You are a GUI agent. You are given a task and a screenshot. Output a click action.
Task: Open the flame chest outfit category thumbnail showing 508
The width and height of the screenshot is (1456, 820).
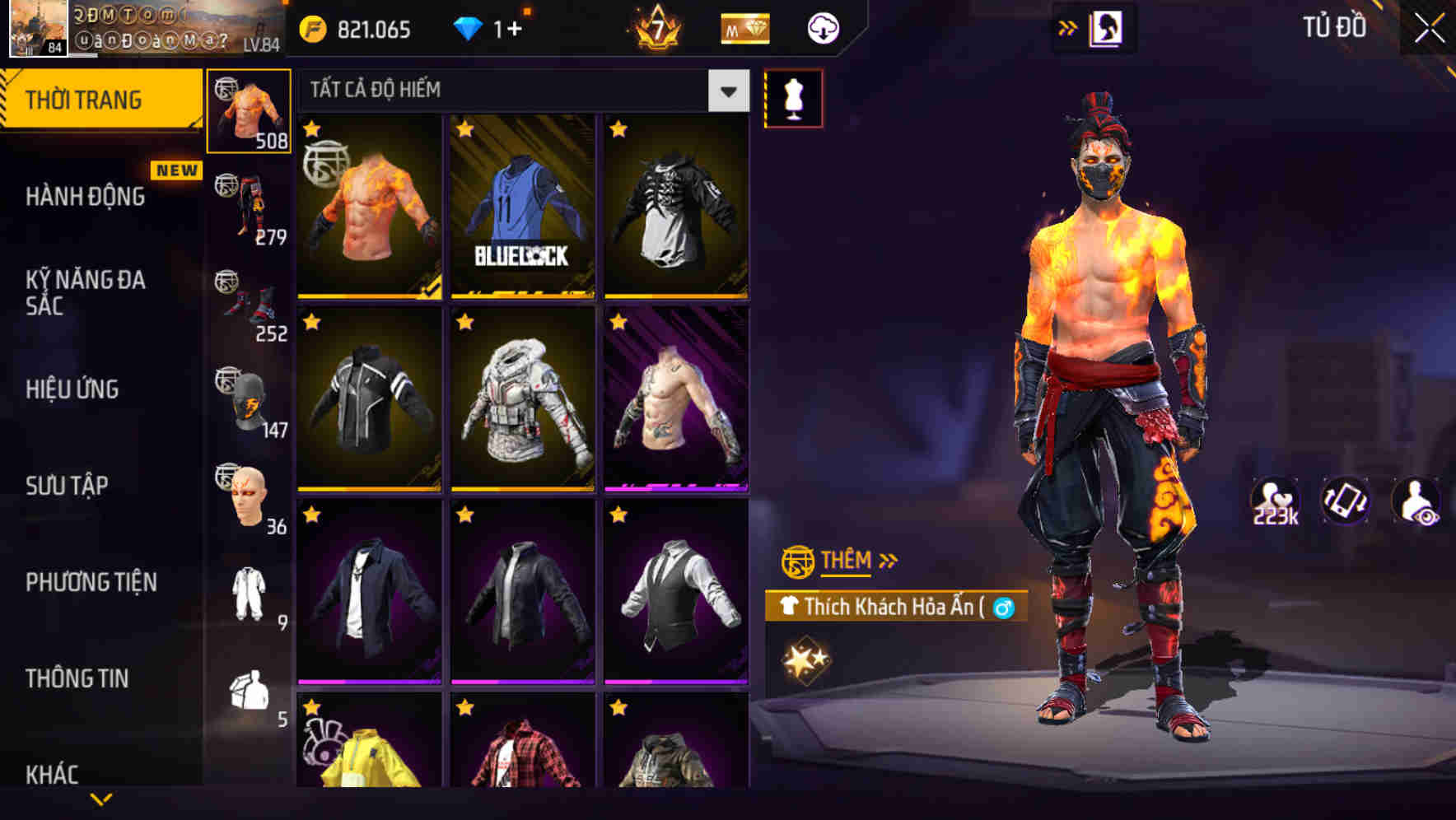pyautogui.click(x=248, y=111)
